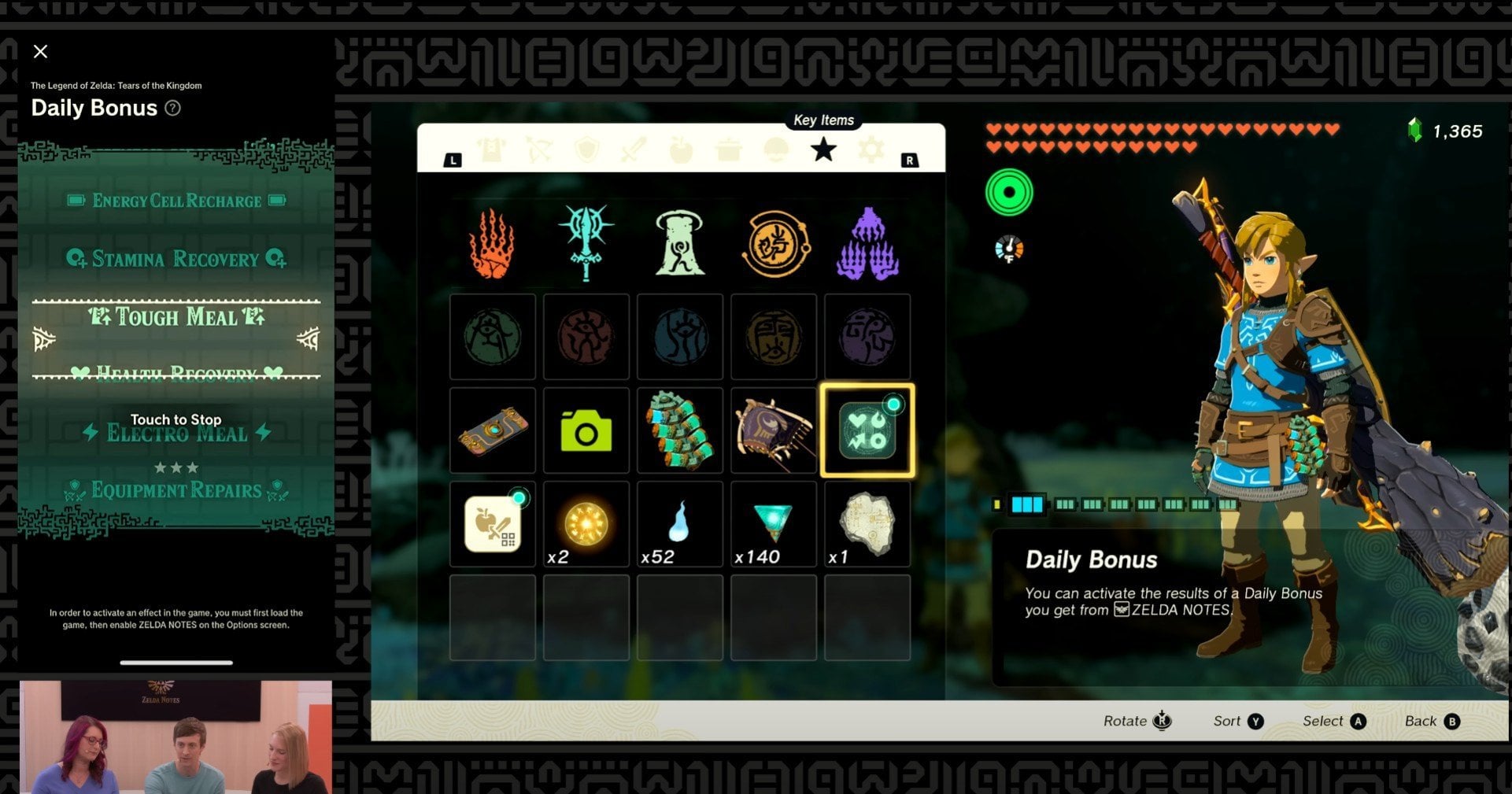Open the Daily Bonus help icon
The image size is (1512, 794).
[172, 109]
